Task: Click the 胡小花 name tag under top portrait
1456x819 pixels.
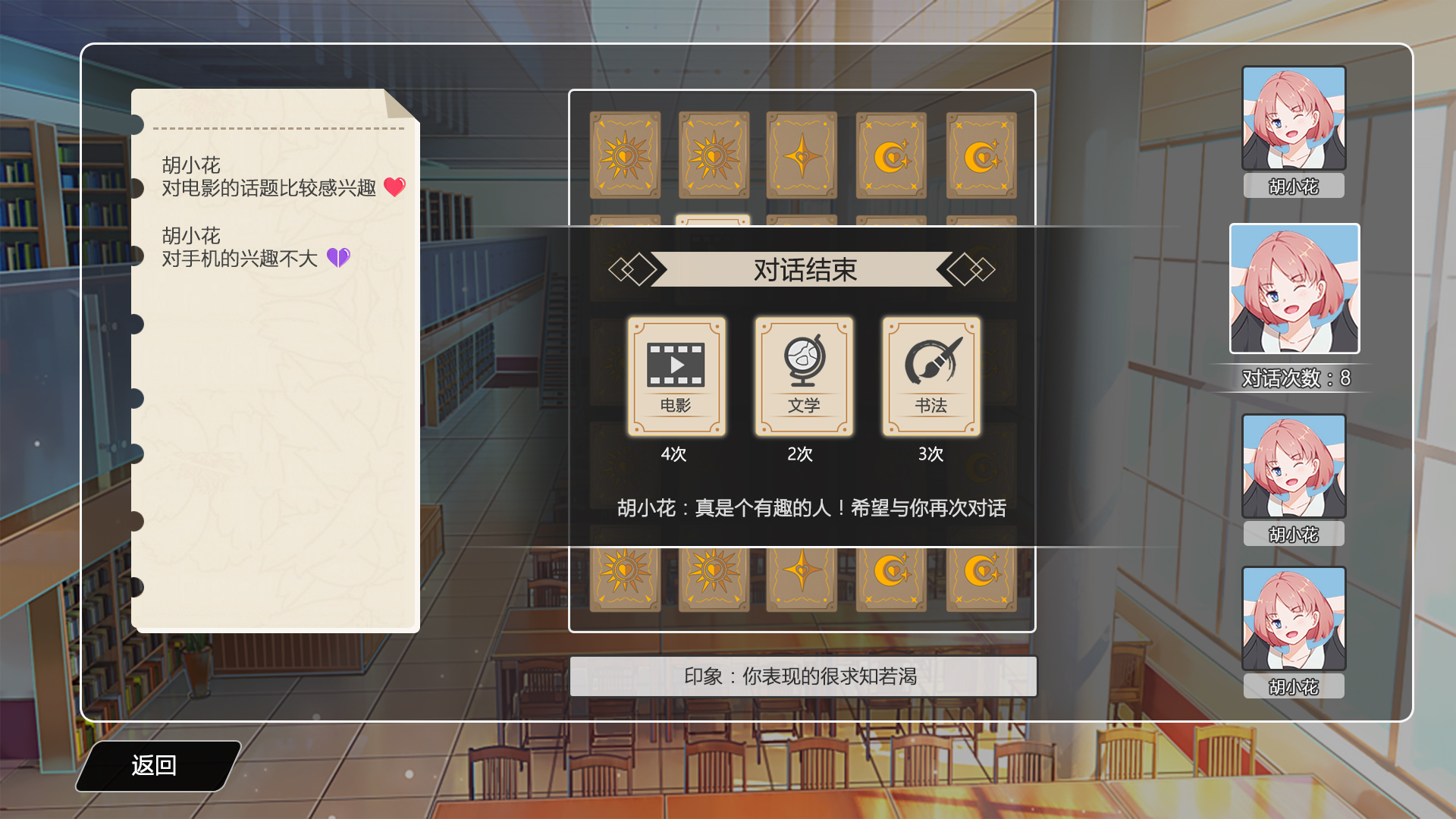Action: (1294, 184)
